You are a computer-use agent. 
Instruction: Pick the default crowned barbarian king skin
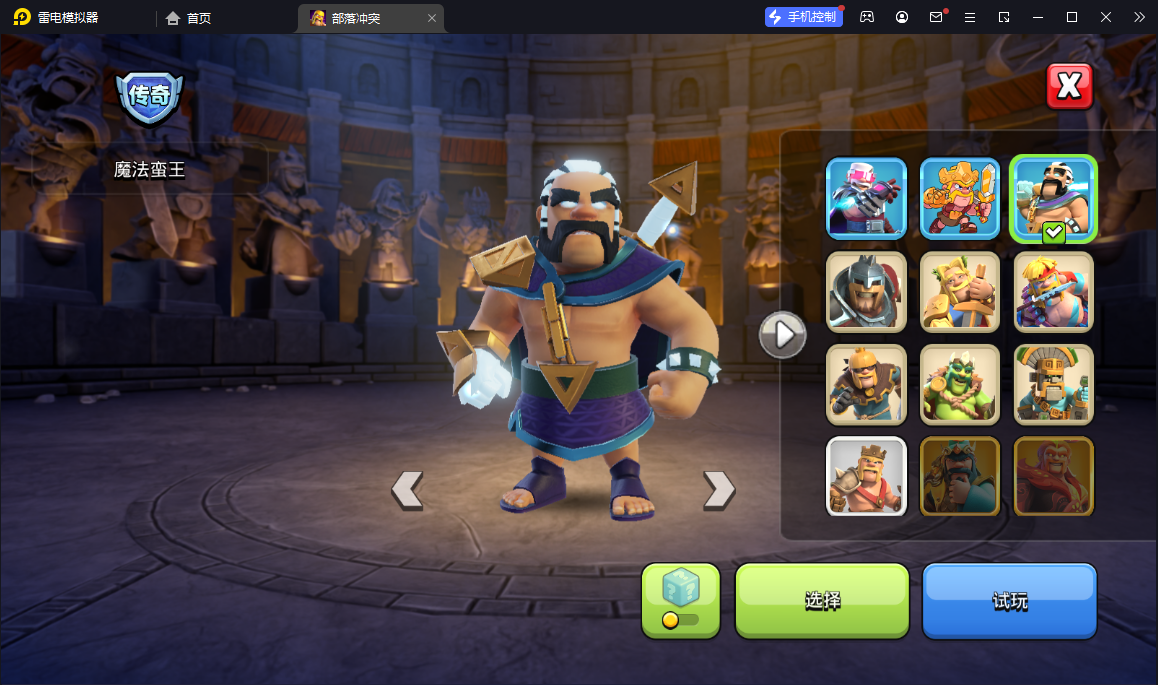[866, 476]
